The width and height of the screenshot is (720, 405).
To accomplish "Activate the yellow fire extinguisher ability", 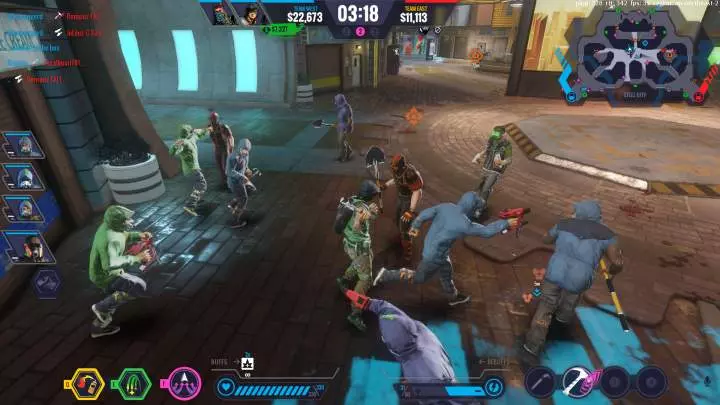I will click(85, 383).
